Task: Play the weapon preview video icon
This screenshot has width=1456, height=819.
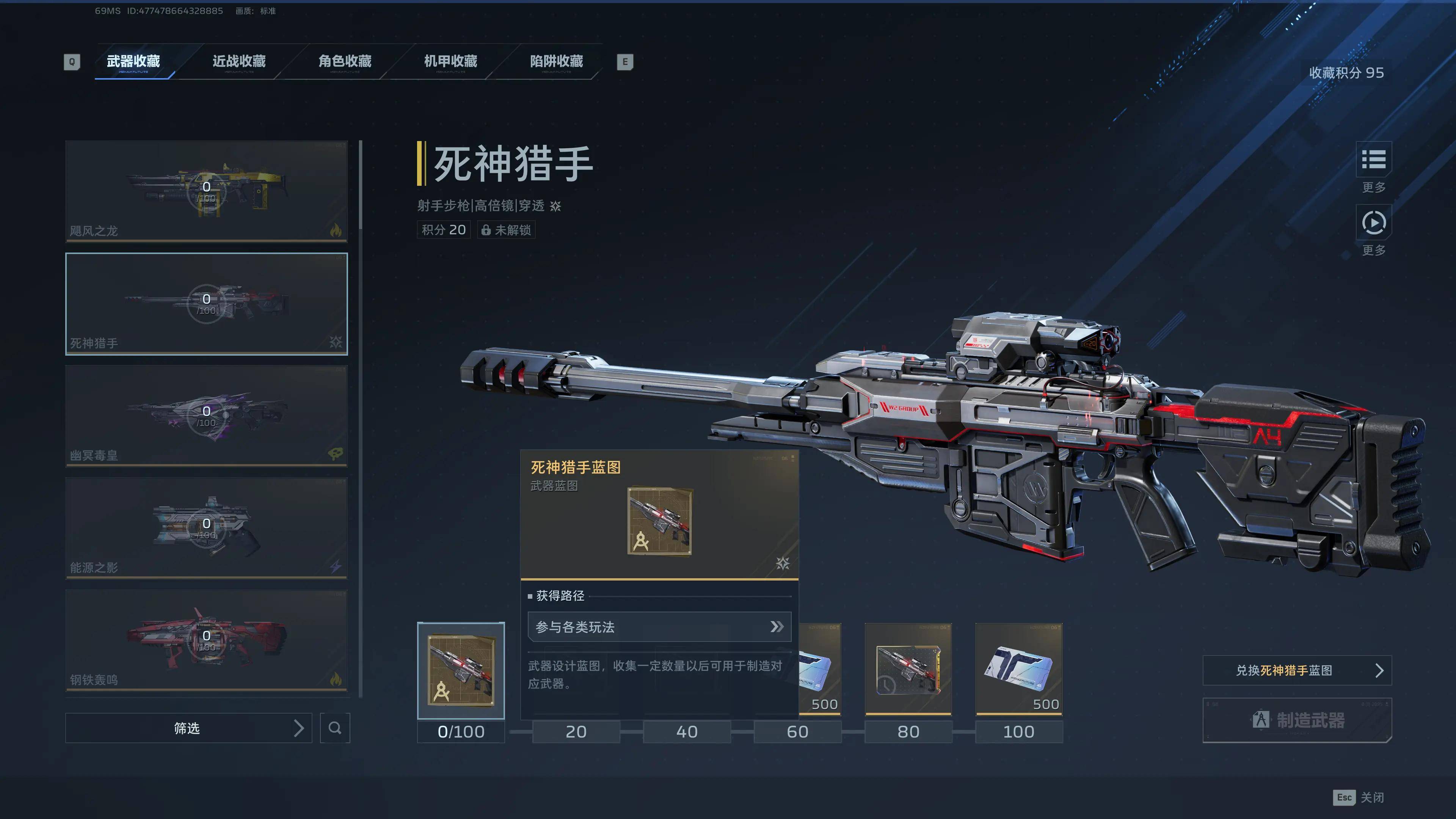Action: click(x=1373, y=223)
